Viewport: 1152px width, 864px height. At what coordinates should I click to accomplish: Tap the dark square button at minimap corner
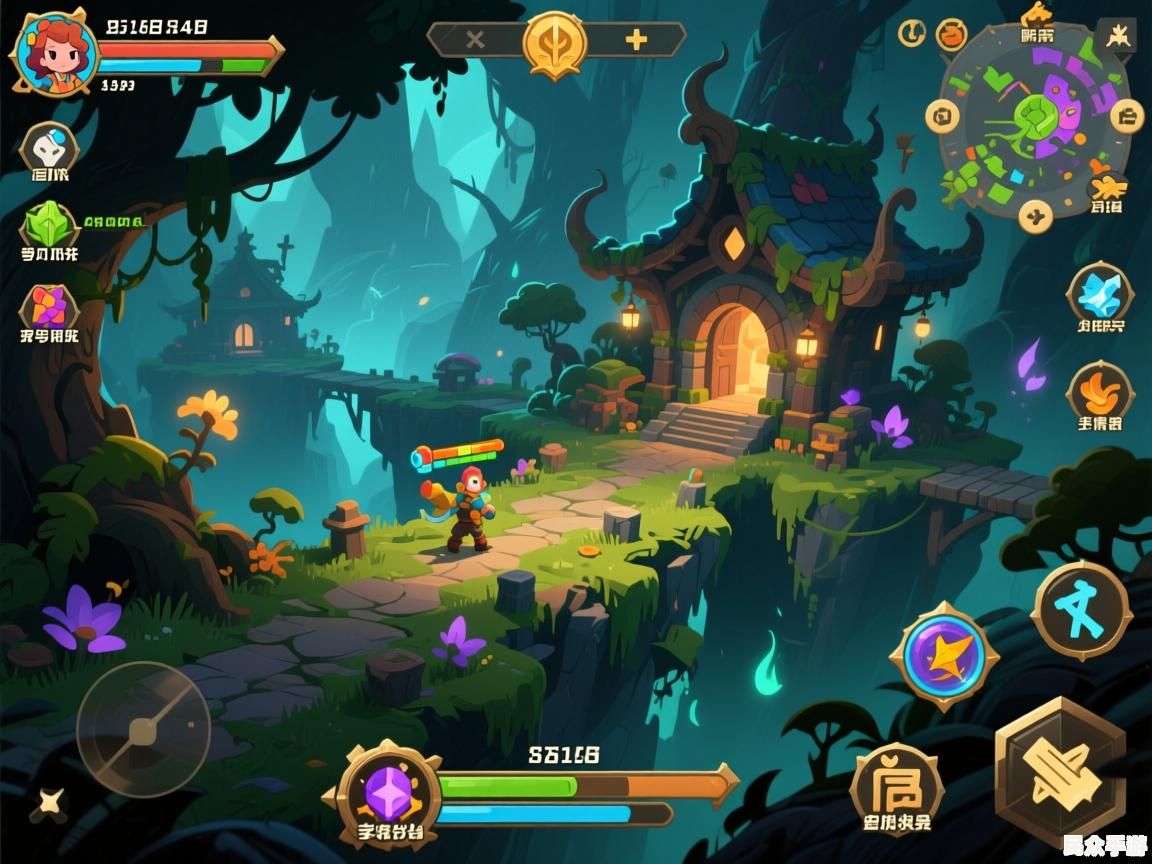[1116, 36]
